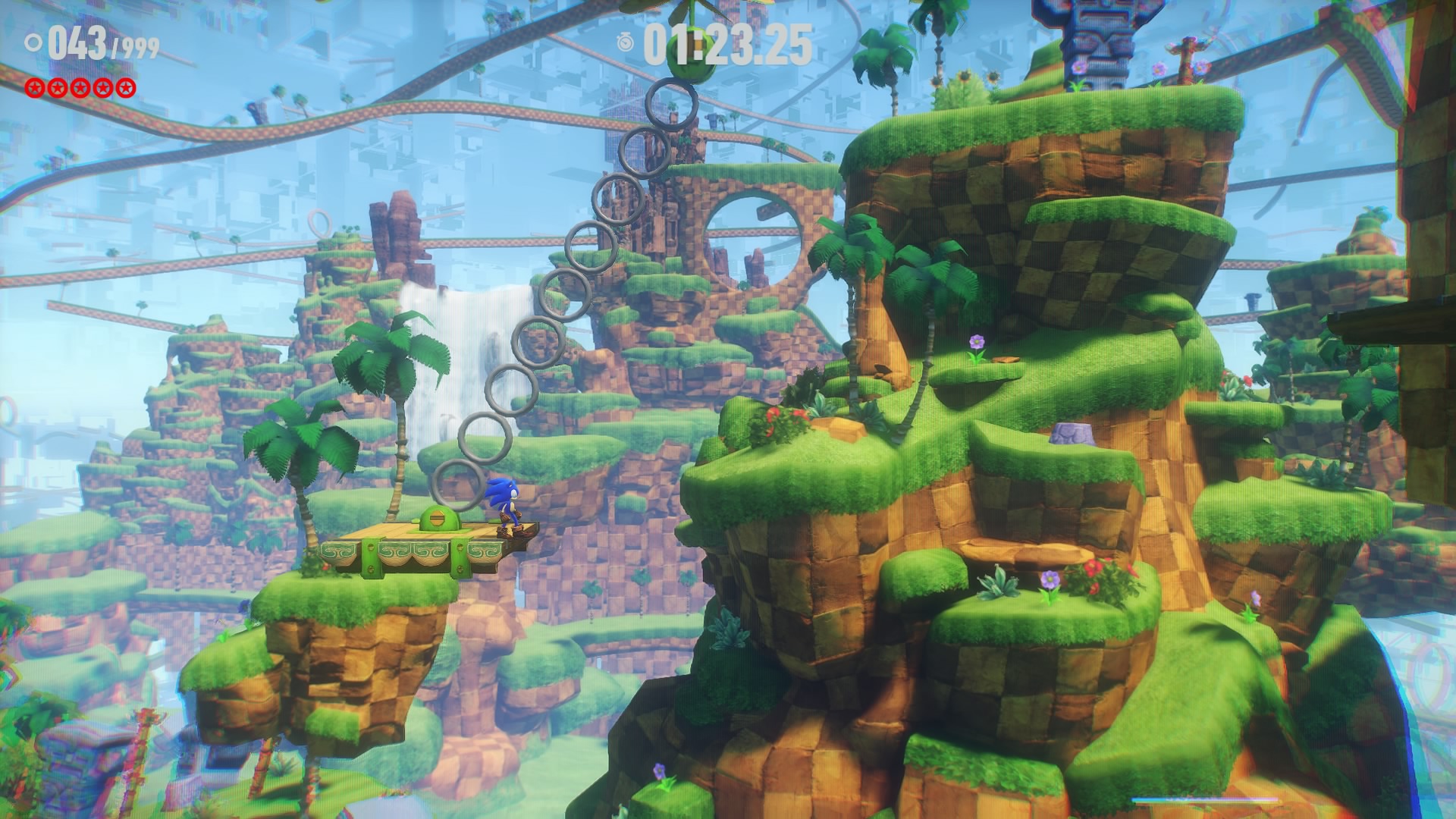Click the second red star medal icon
Screen dimensions: 1456x819
(57, 86)
